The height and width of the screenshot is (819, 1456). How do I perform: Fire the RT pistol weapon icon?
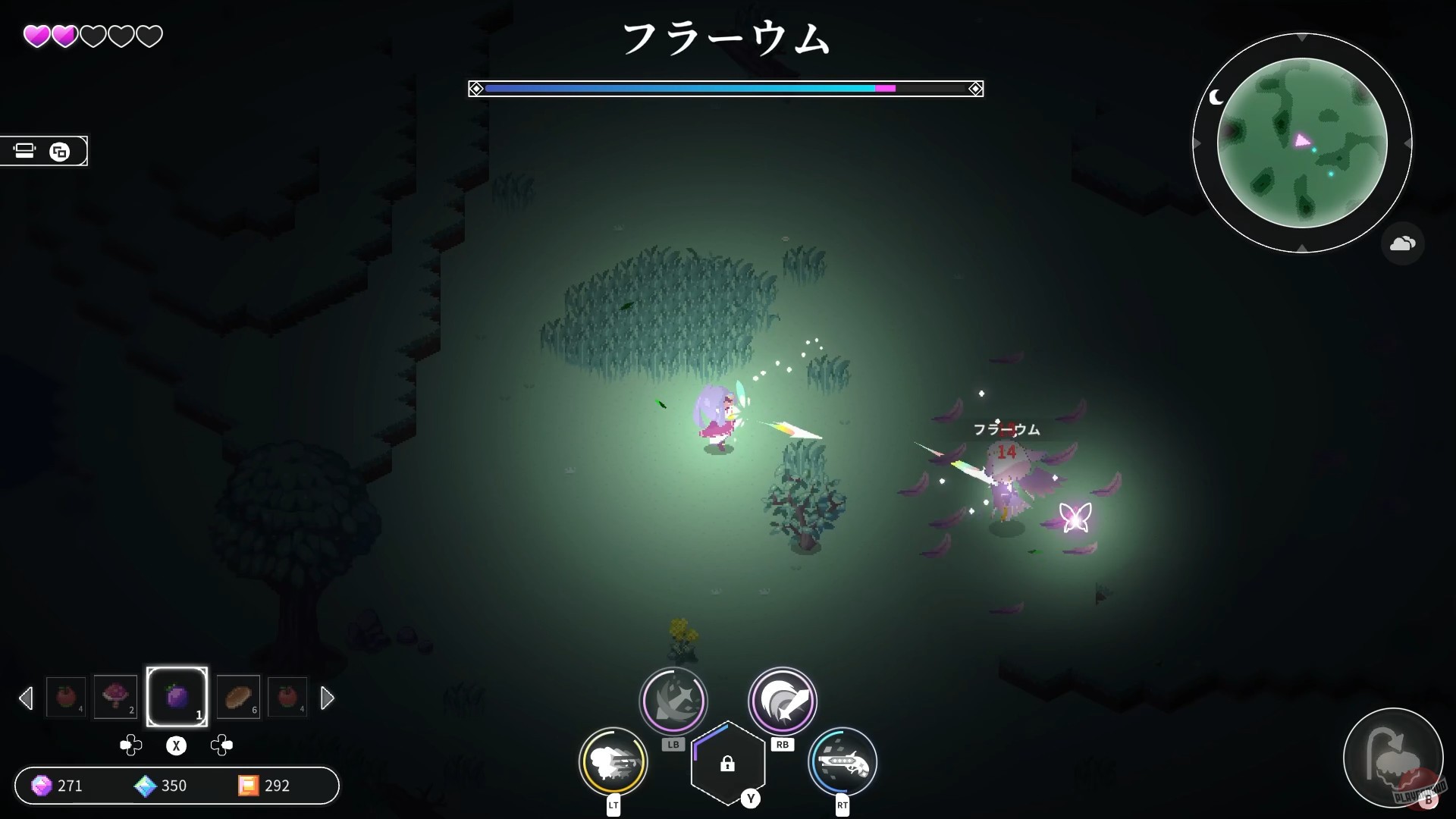[x=844, y=762]
